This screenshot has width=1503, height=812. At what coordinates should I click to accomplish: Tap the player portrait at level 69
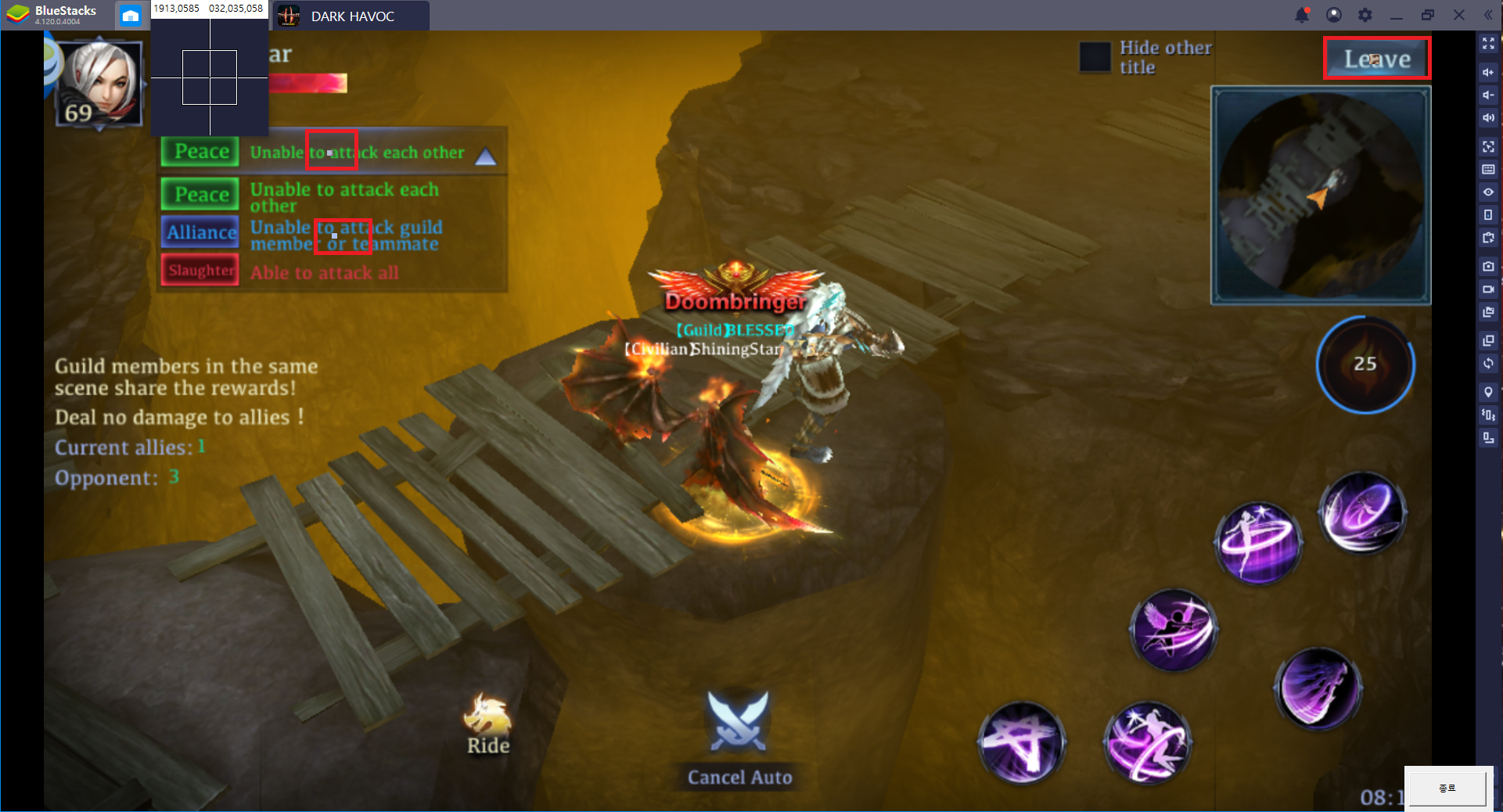coord(100,83)
